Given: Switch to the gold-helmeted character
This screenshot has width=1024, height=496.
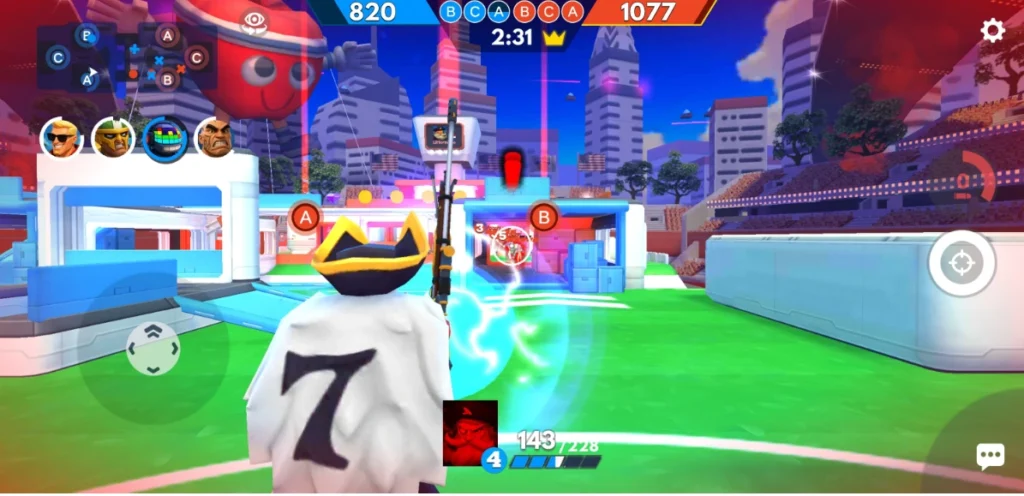Looking at the screenshot, I should pyautogui.click(x=113, y=138).
